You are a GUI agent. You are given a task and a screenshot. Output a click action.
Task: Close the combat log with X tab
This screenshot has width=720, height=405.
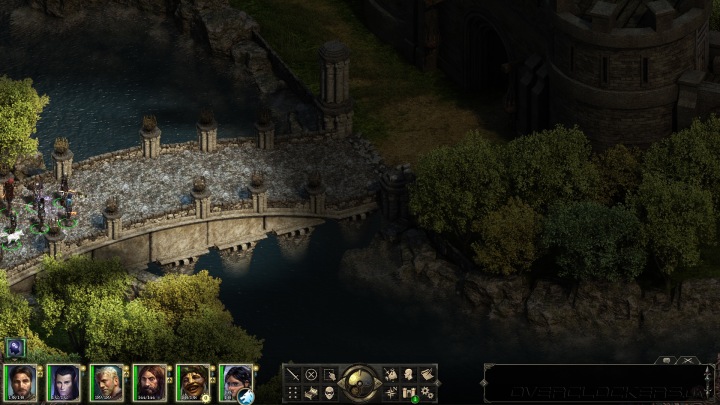(688, 360)
